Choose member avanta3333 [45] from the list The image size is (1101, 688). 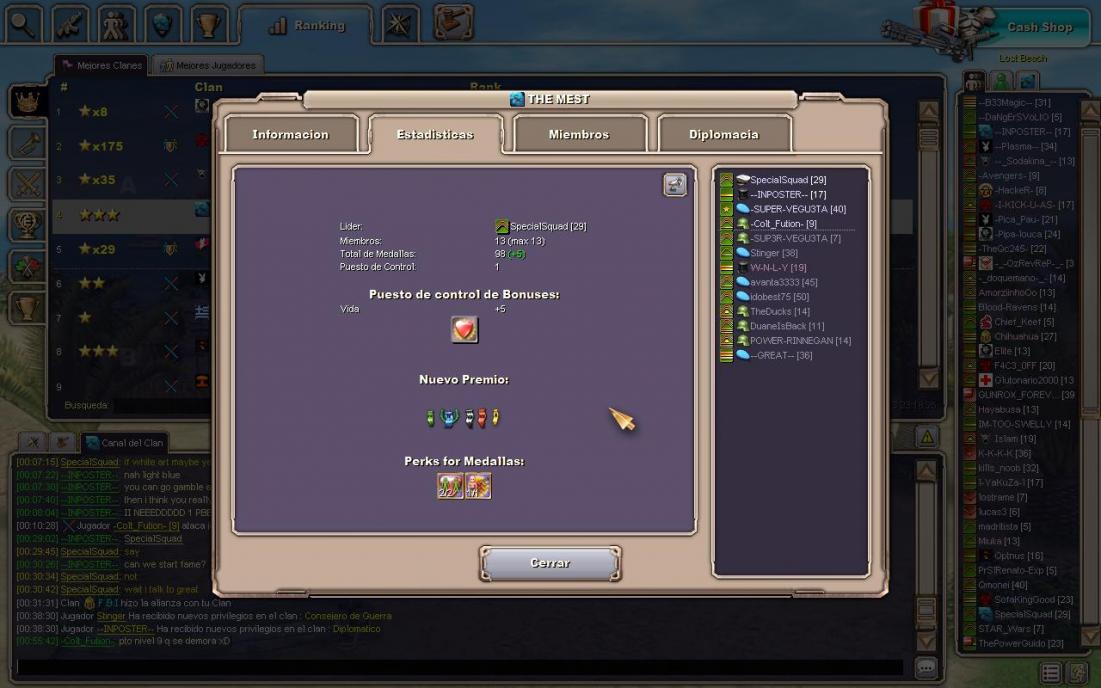pos(783,282)
